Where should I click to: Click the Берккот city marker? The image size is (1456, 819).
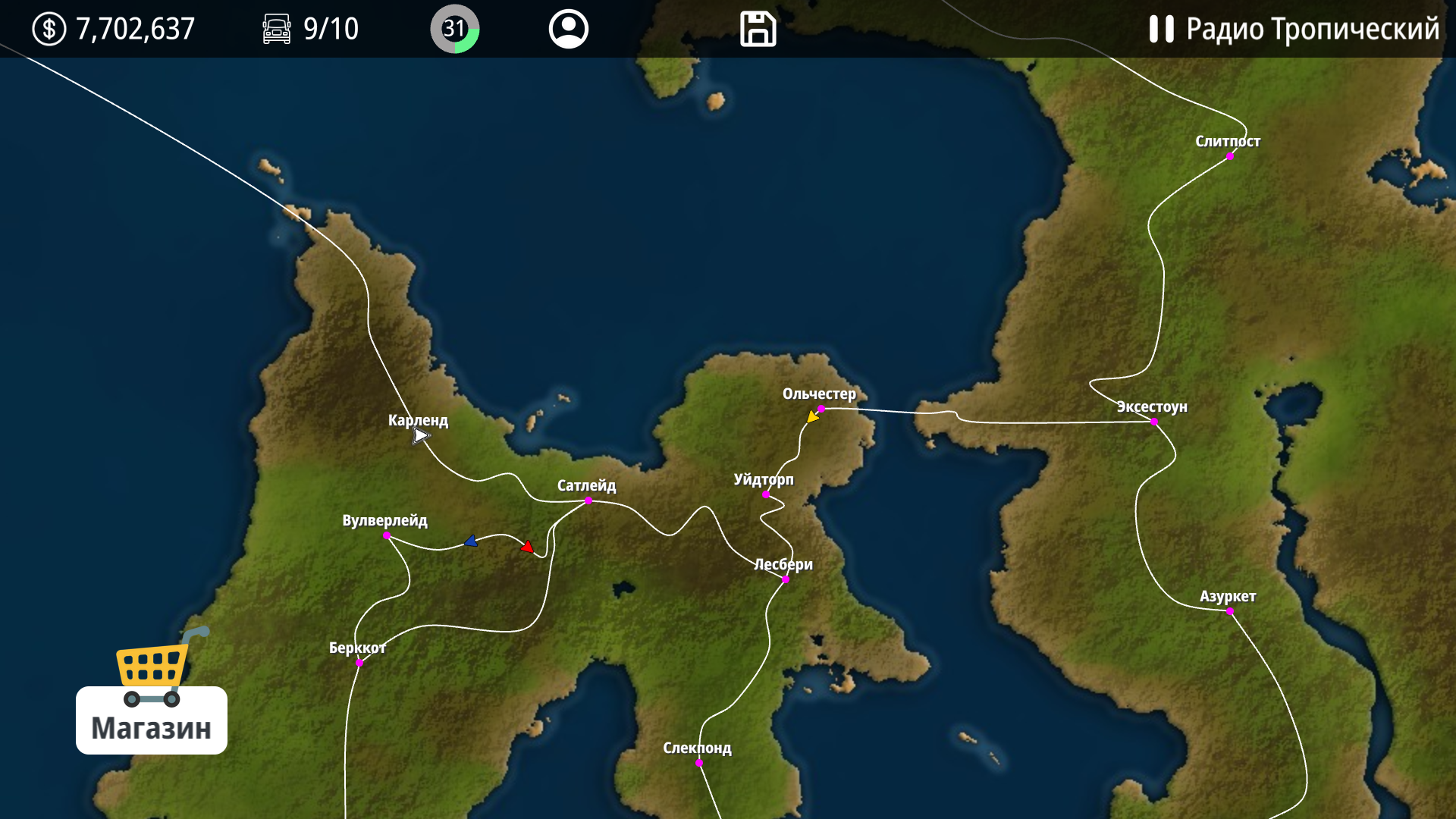359,661
